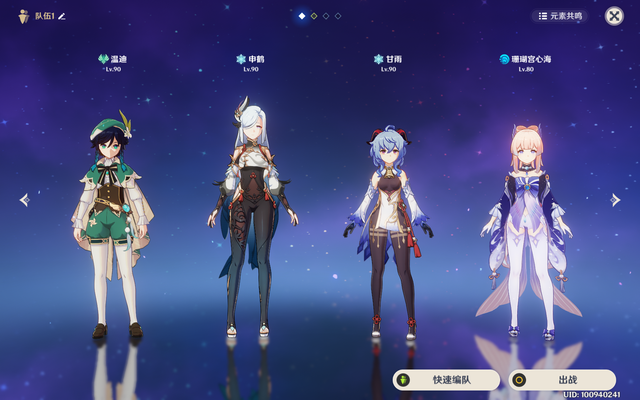Go to the next team with right arrow

coord(616,200)
